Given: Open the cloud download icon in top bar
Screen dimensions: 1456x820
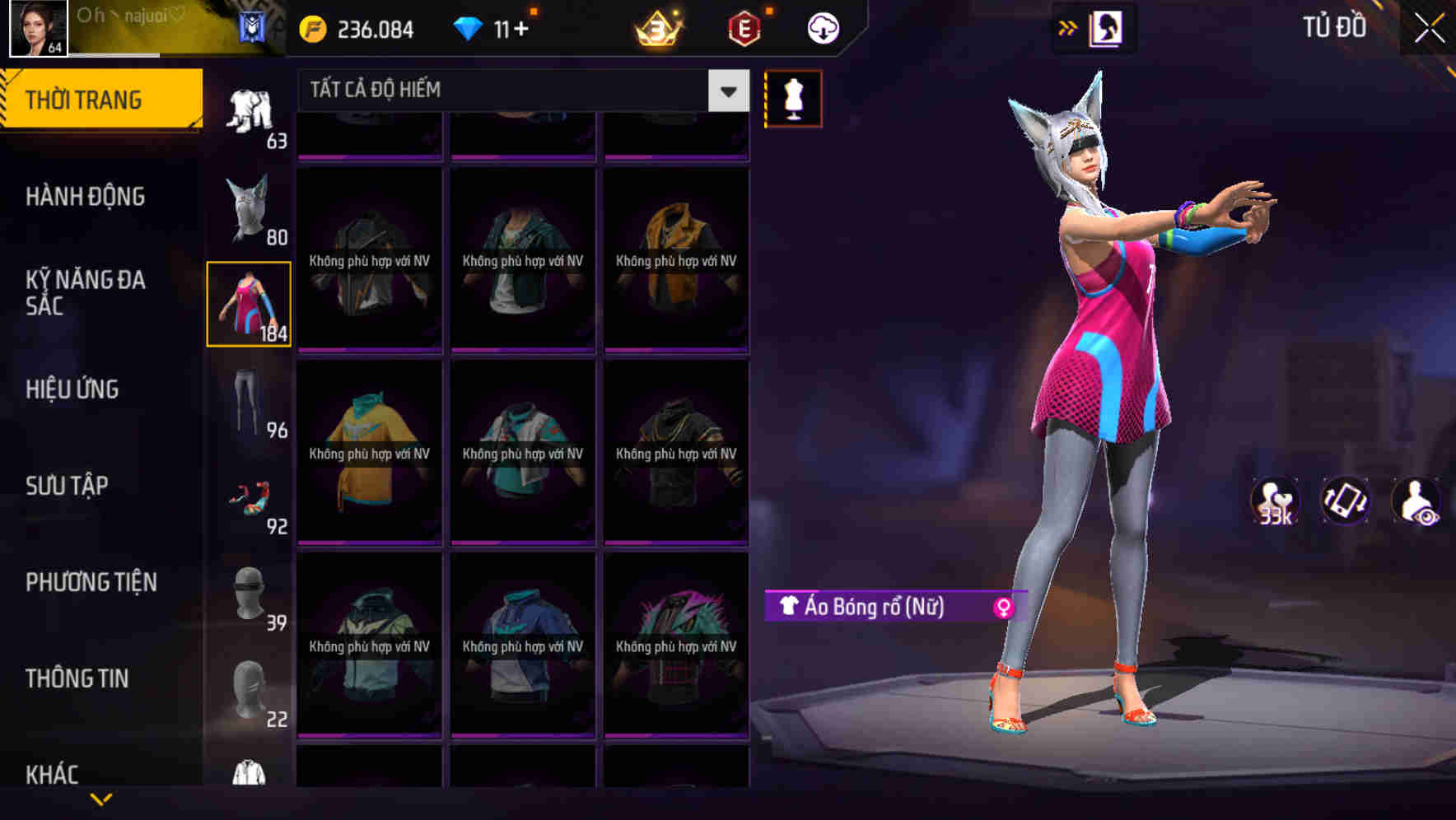Looking at the screenshot, I should tap(823, 27).
